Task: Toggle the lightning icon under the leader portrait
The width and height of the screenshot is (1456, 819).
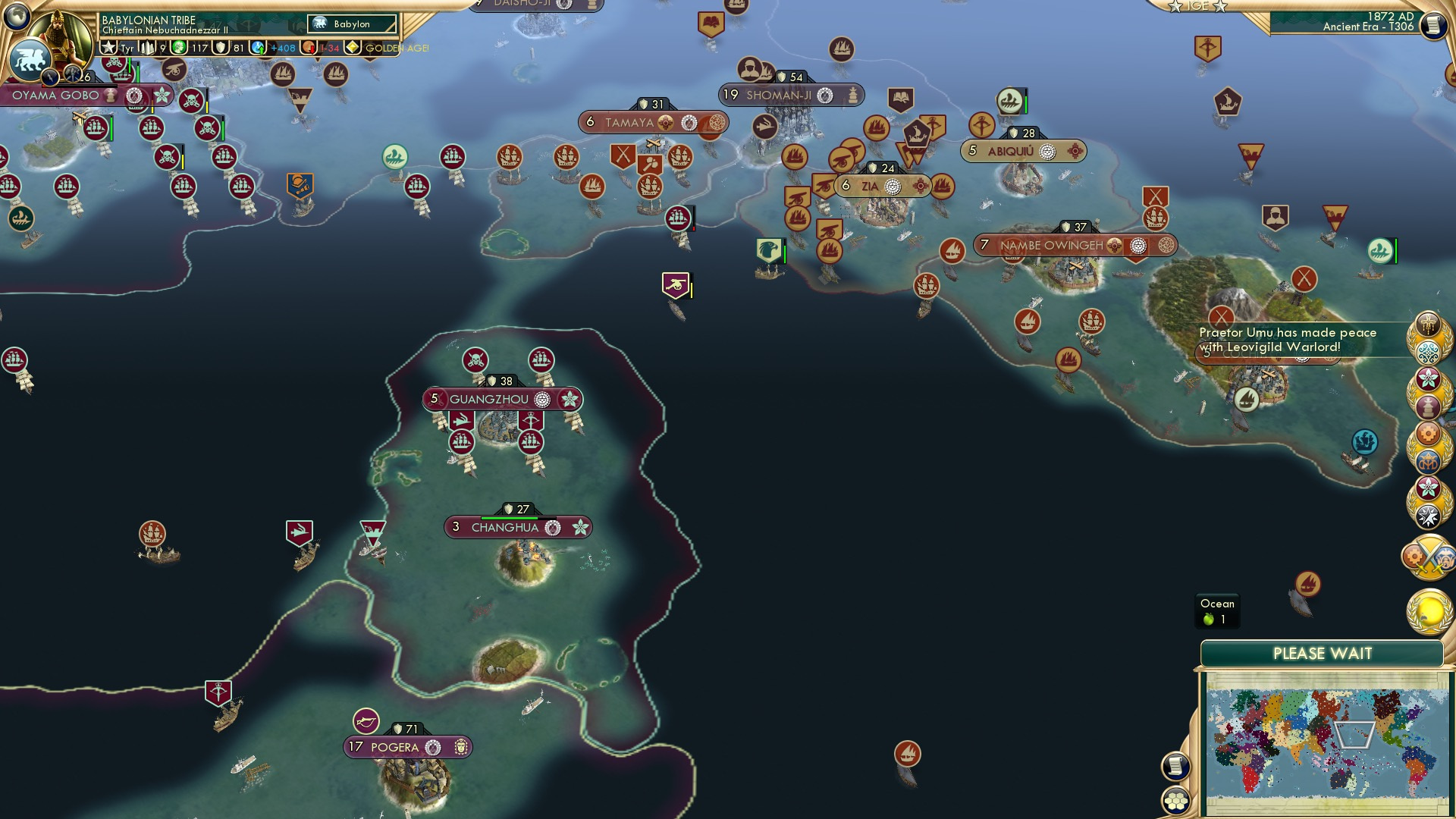Action: tap(50, 75)
